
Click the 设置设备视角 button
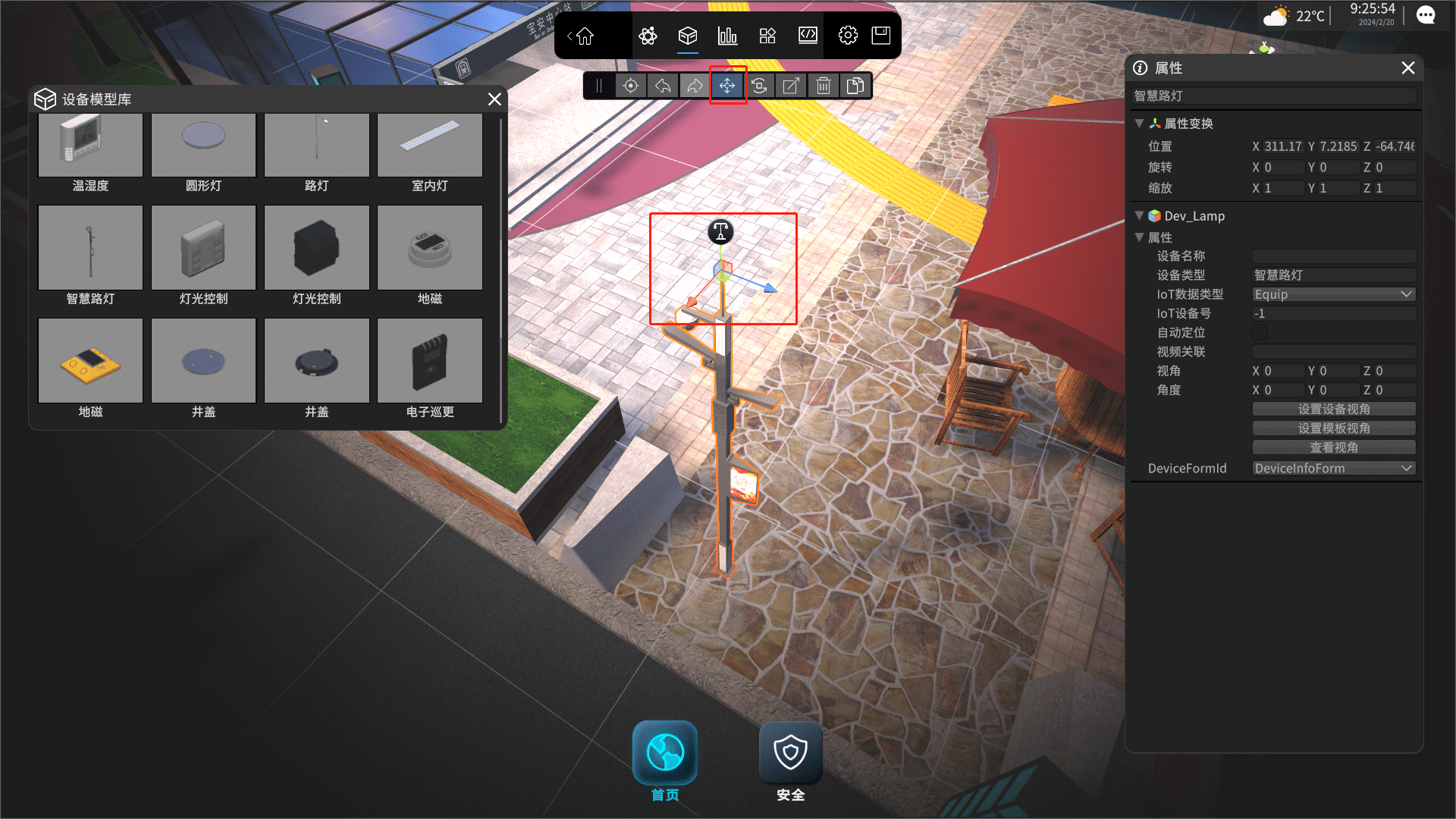[x=1333, y=409]
